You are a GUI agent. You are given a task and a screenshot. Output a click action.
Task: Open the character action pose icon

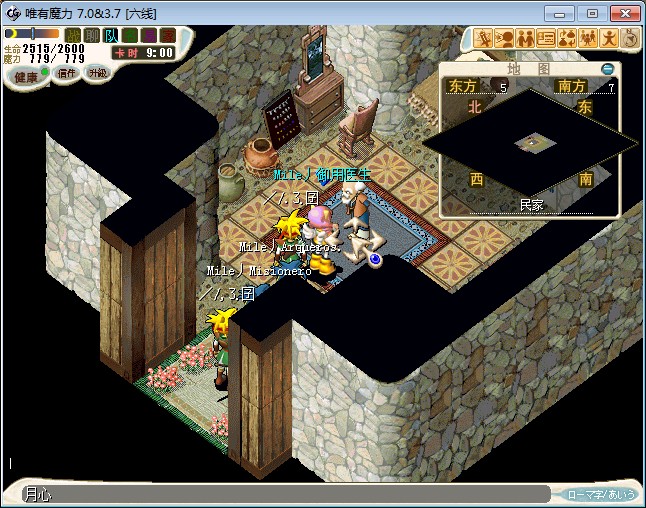pyautogui.click(x=609, y=39)
